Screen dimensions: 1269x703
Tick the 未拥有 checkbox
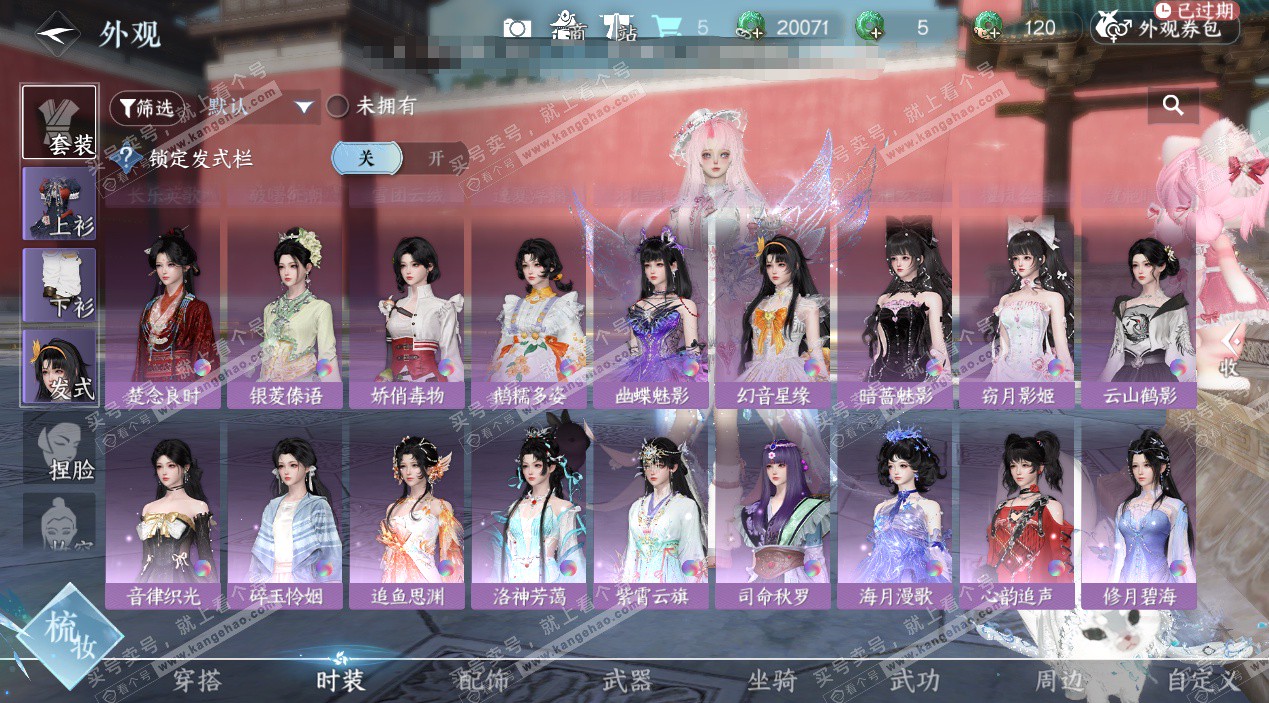point(338,106)
